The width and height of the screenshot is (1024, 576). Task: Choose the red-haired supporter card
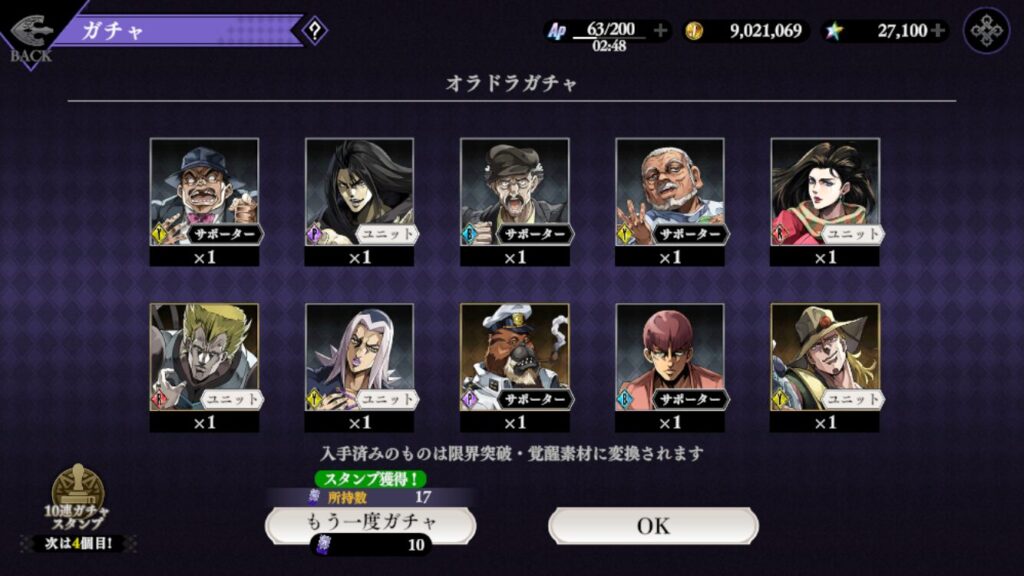coord(669,358)
